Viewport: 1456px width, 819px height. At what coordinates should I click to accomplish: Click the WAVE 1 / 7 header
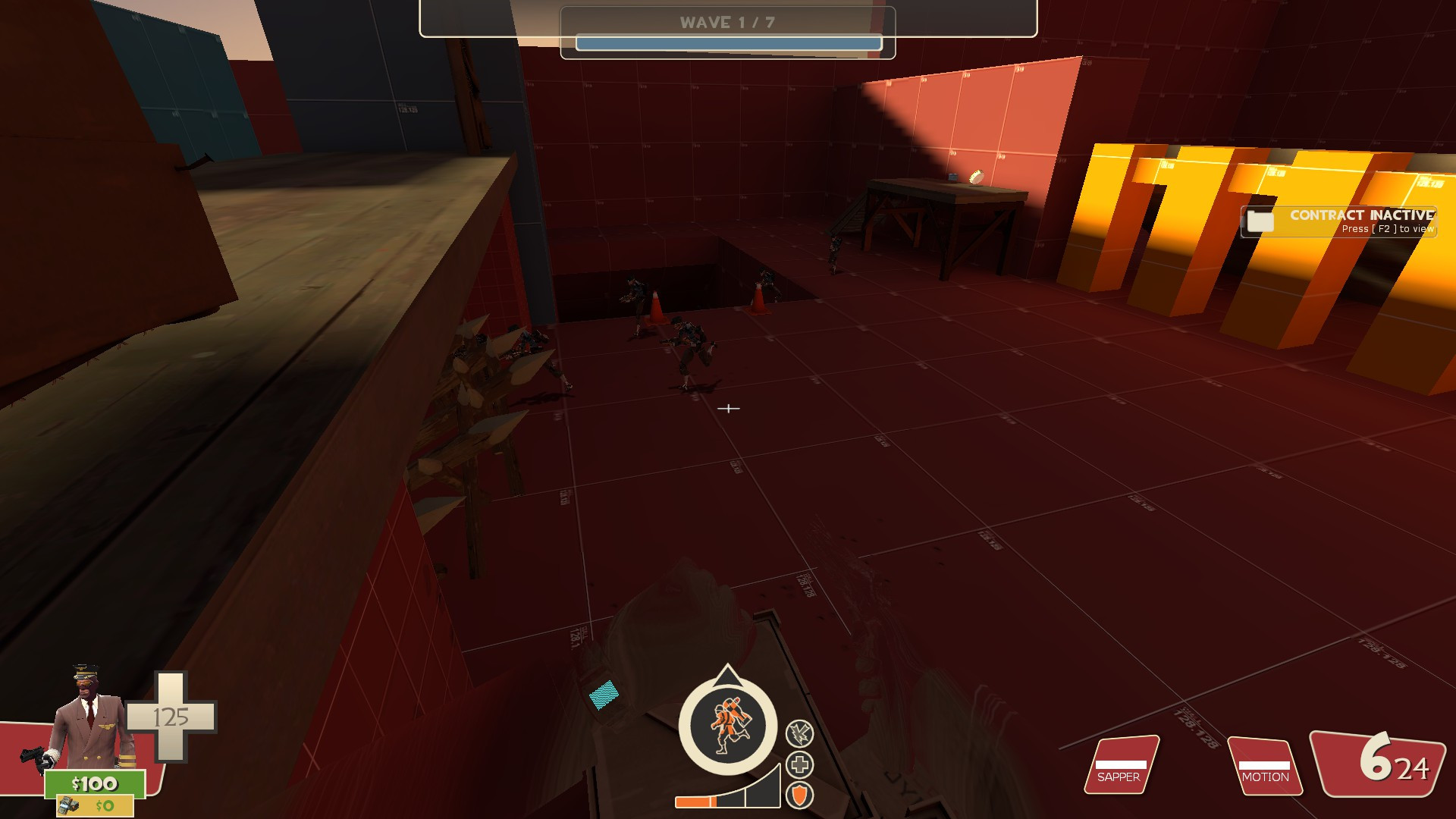[x=728, y=23]
